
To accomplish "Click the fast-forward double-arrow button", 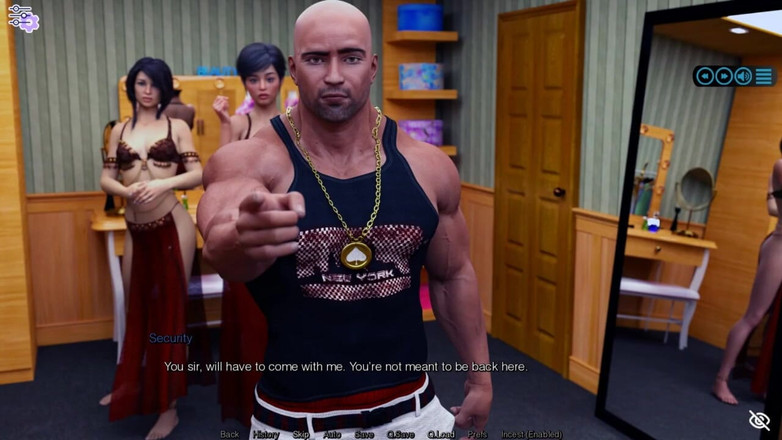I will 724,76.
